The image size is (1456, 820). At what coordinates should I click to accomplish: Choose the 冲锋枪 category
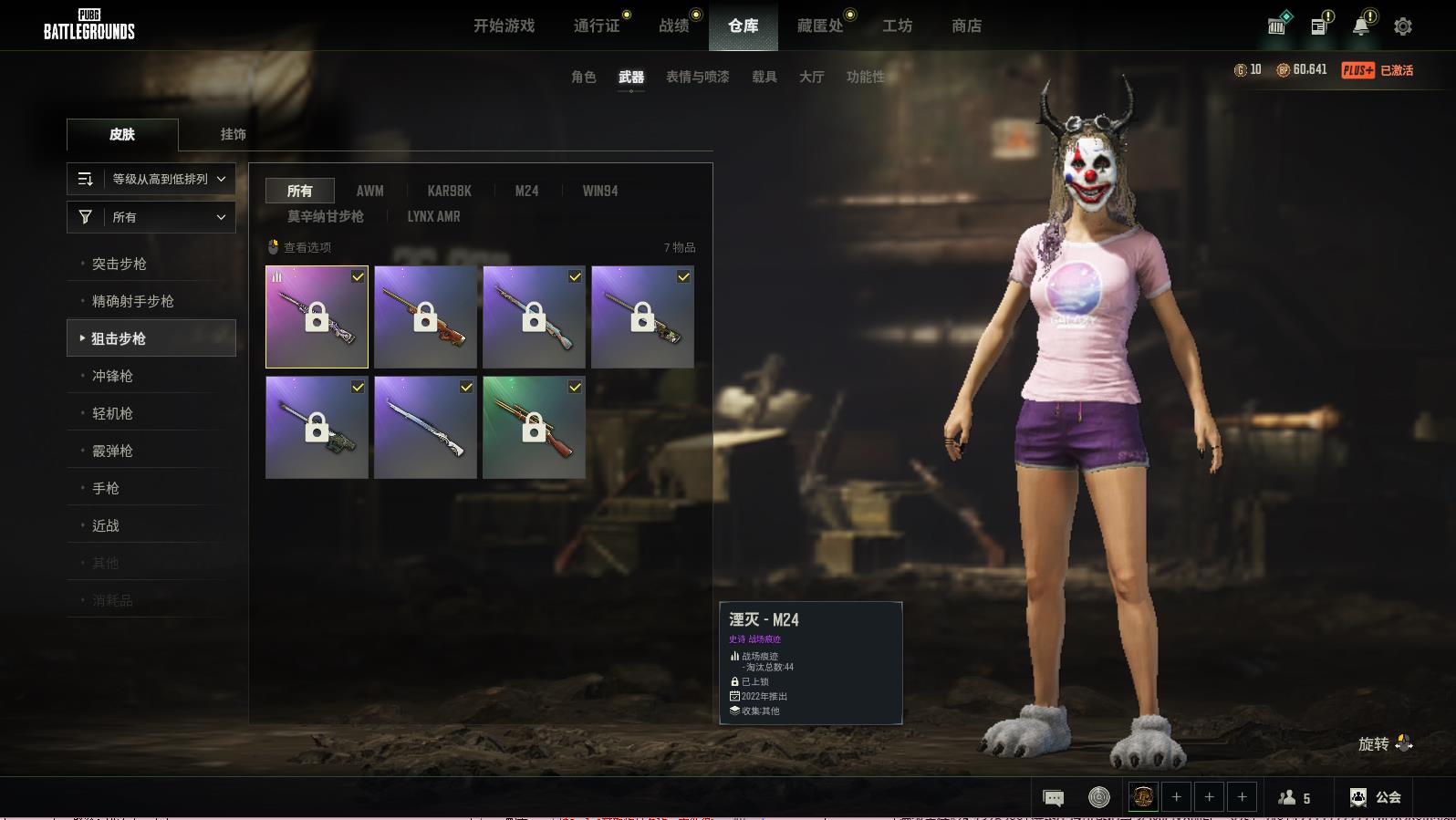tap(112, 376)
